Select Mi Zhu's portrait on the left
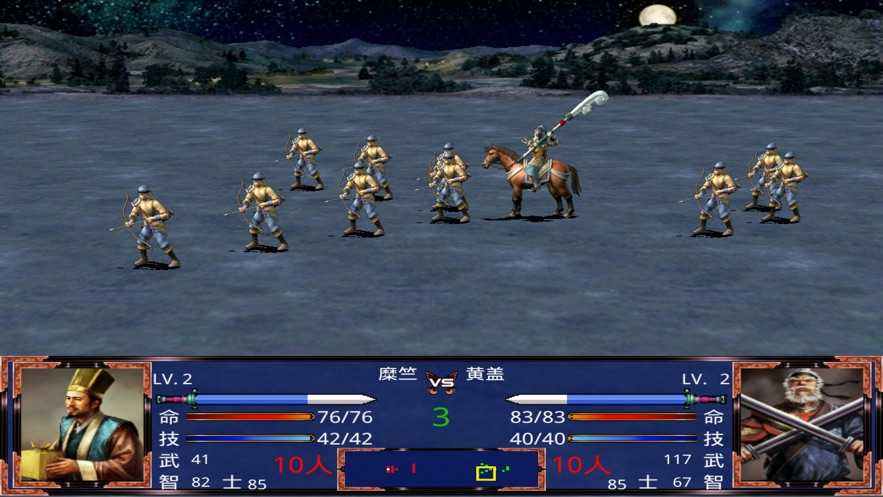This screenshot has height=497, width=883. click(x=79, y=424)
